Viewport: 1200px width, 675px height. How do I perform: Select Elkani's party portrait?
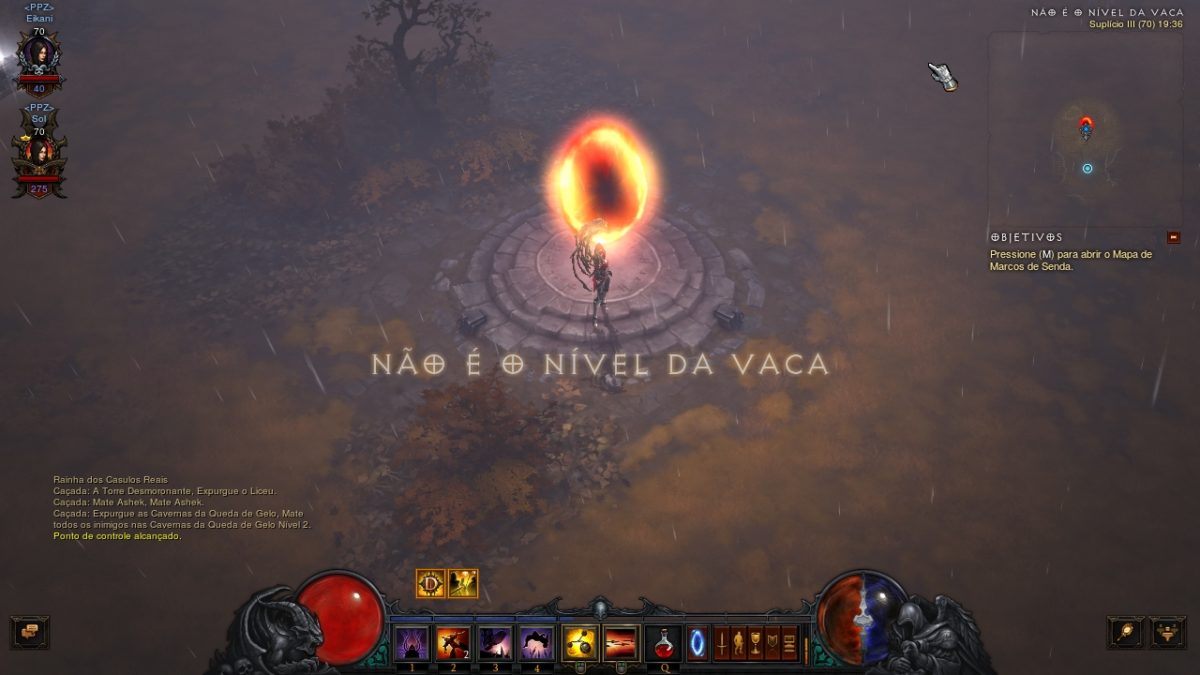(39, 58)
